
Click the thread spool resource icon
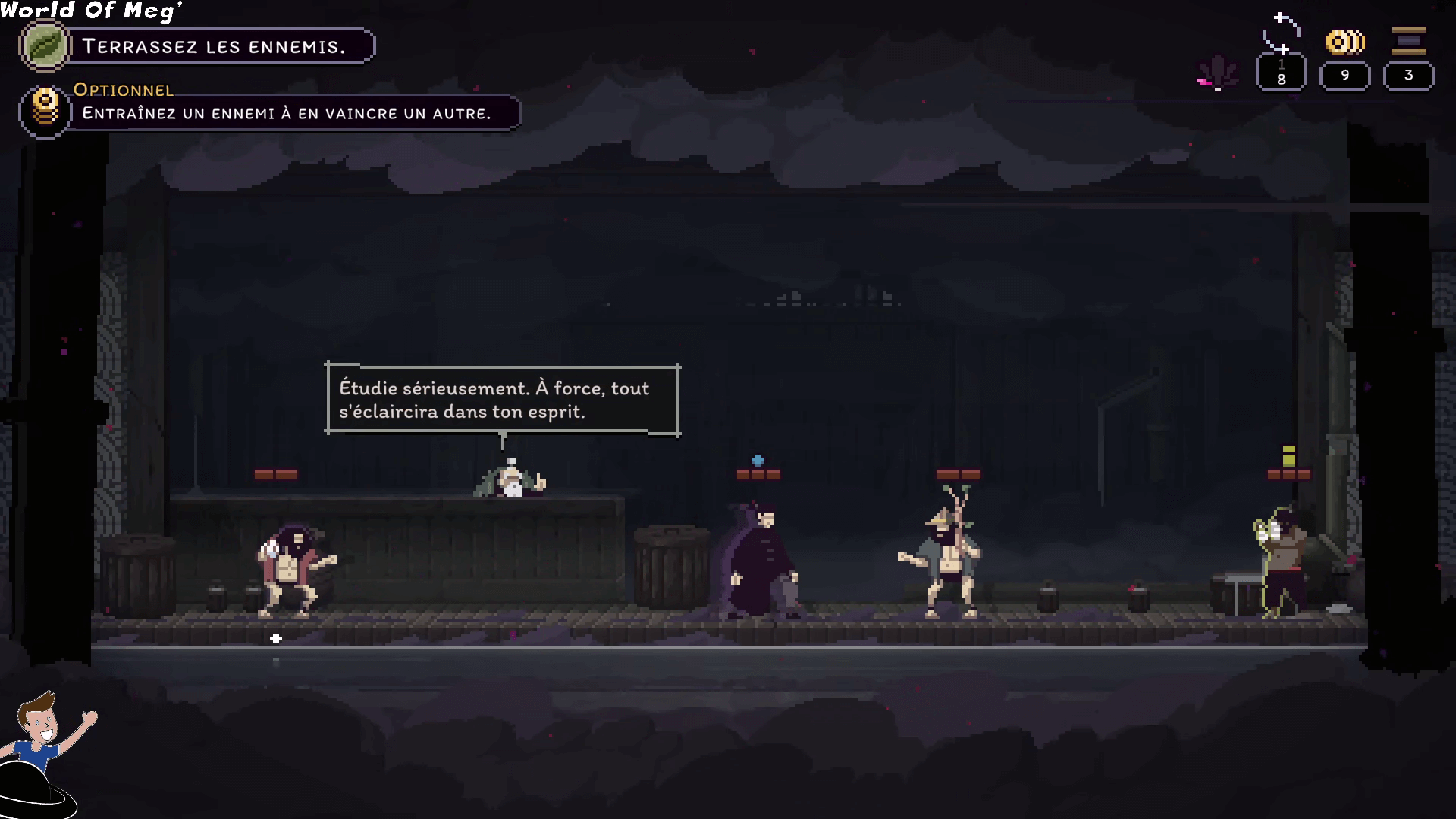point(1408,41)
